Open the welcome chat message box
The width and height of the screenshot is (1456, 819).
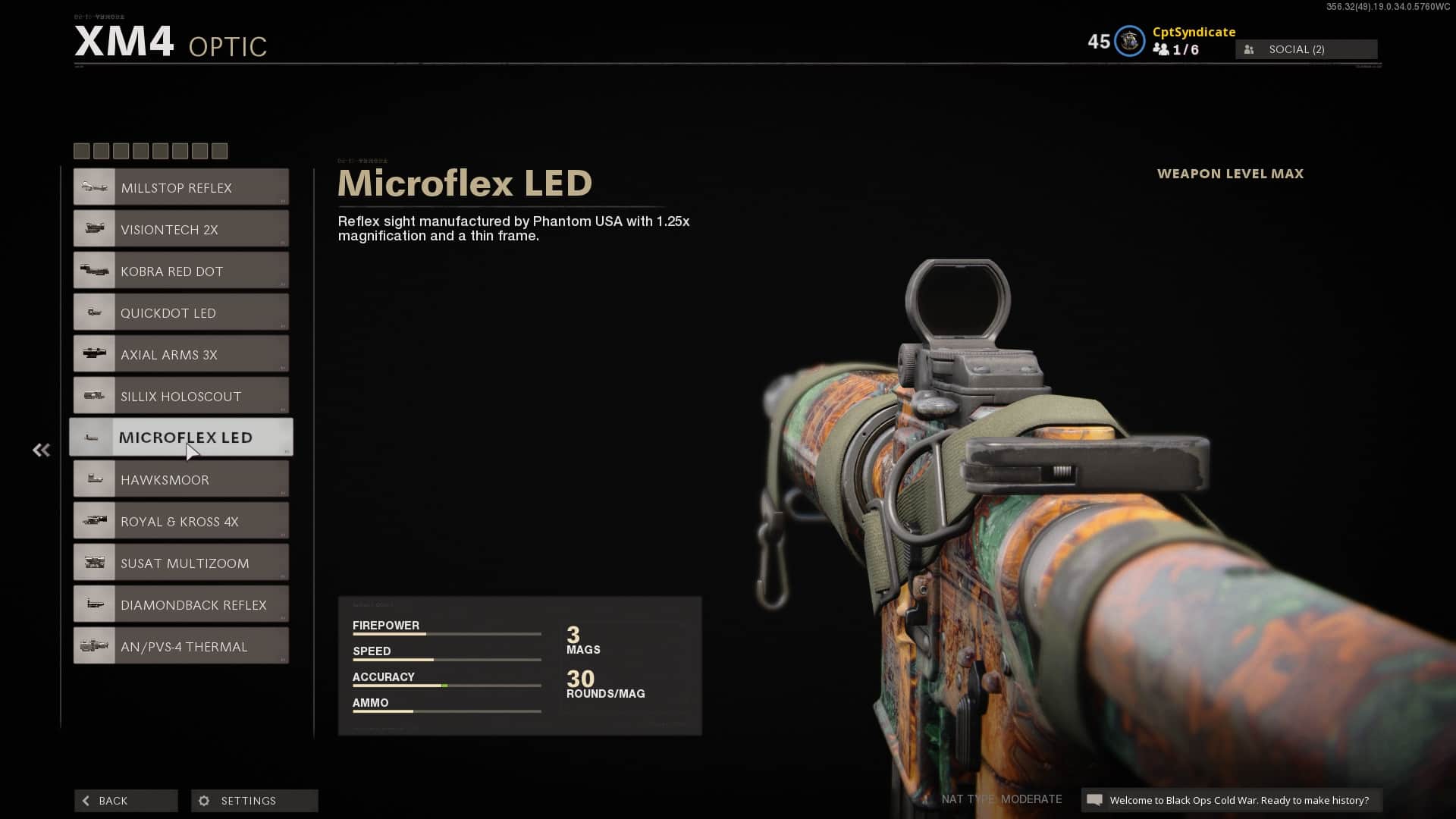coord(1231,800)
